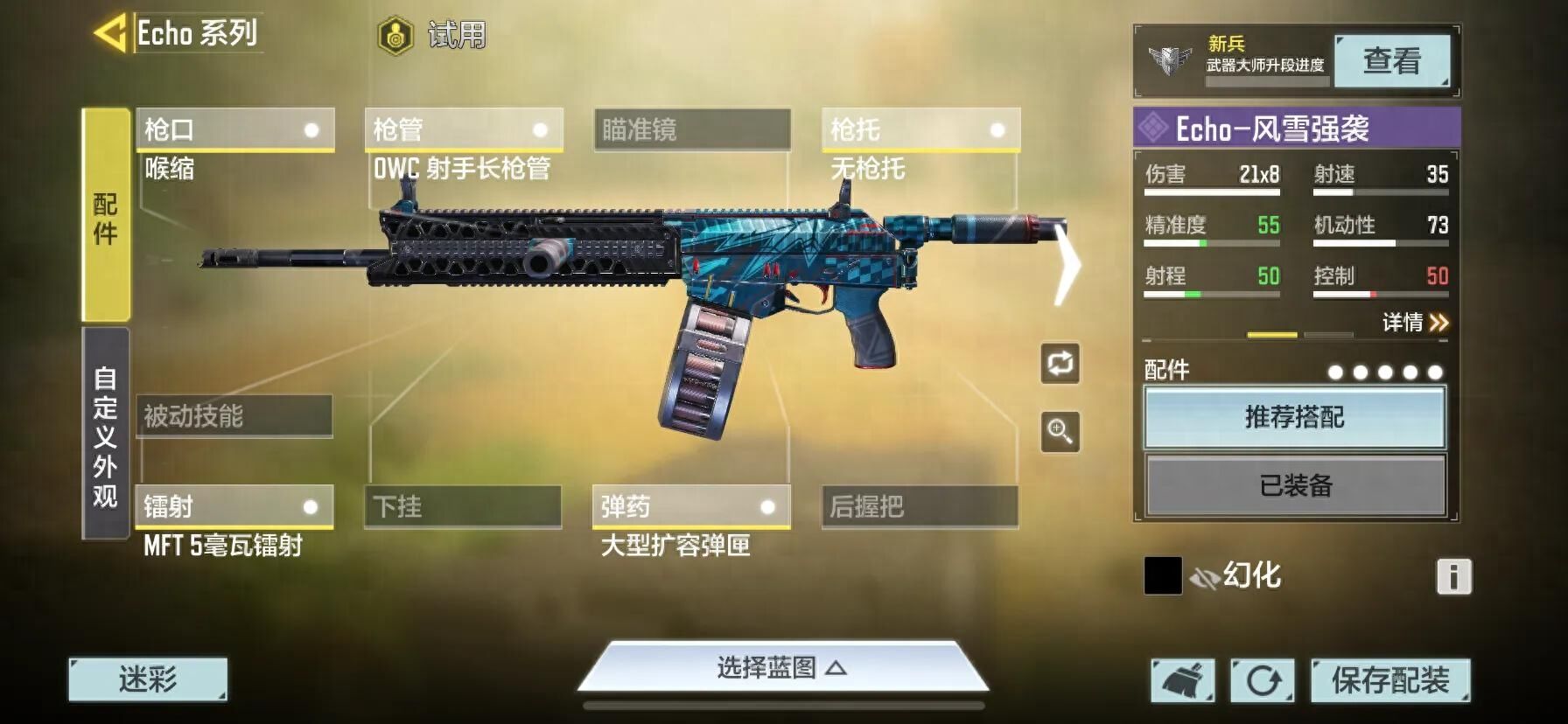Switch to the 自定义外观 customization tab
1568x724 pixels.
pyautogui.click(x=106, y=435)
